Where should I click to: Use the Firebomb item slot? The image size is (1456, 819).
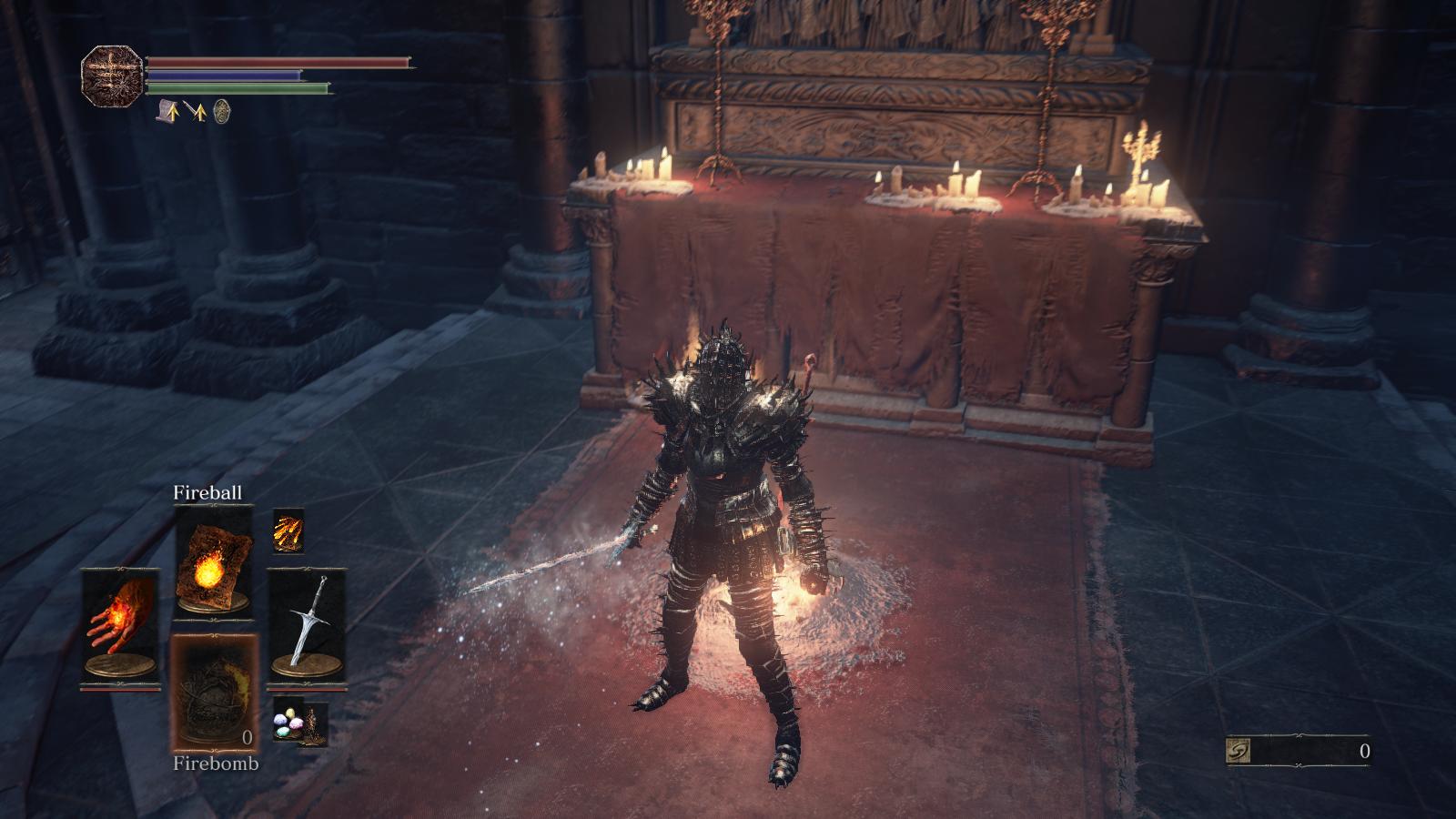click(215, 693)
